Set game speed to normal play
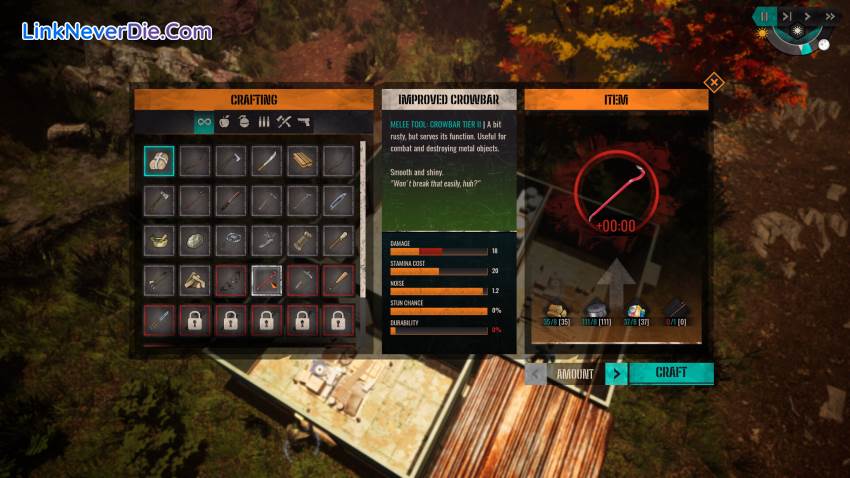The image size is (850, 478). 807,16
